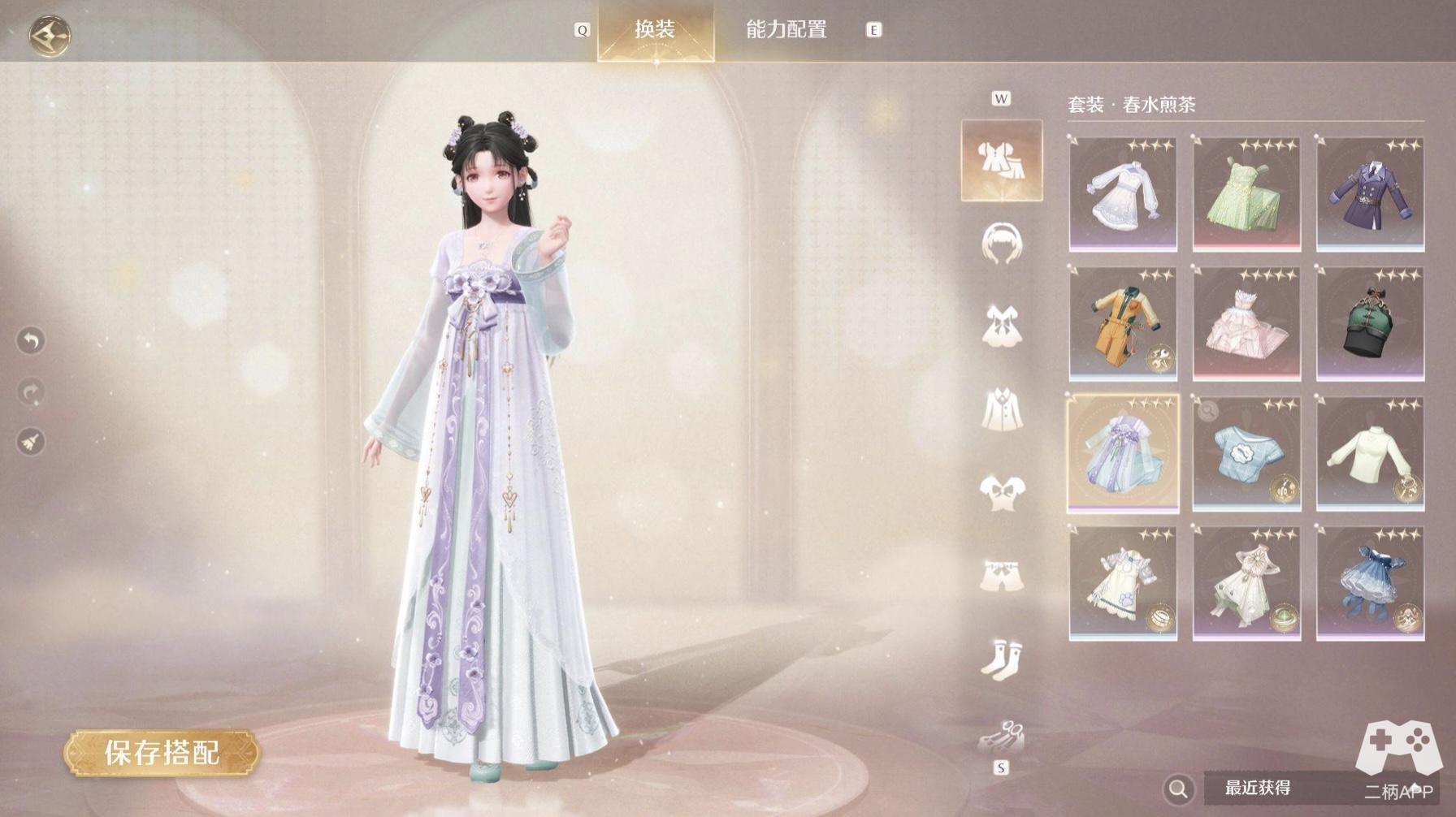Save outfit with 保存搭配 button
This screenshot has height=817, width=1456.
pos(162,753)
